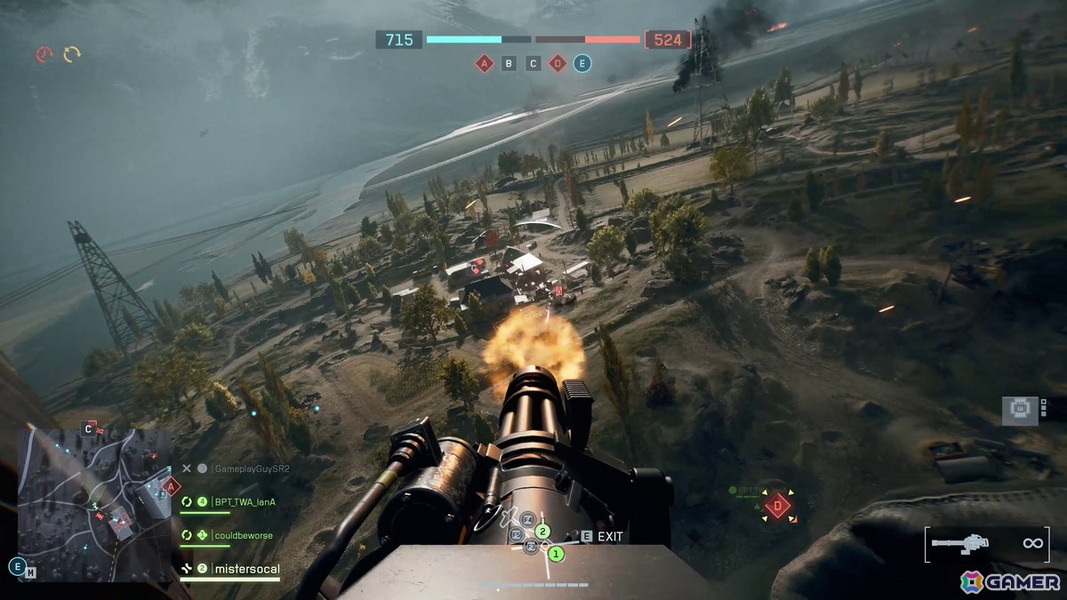Click the red status icon at top left
1067x600 pixels.
[44, 55]
